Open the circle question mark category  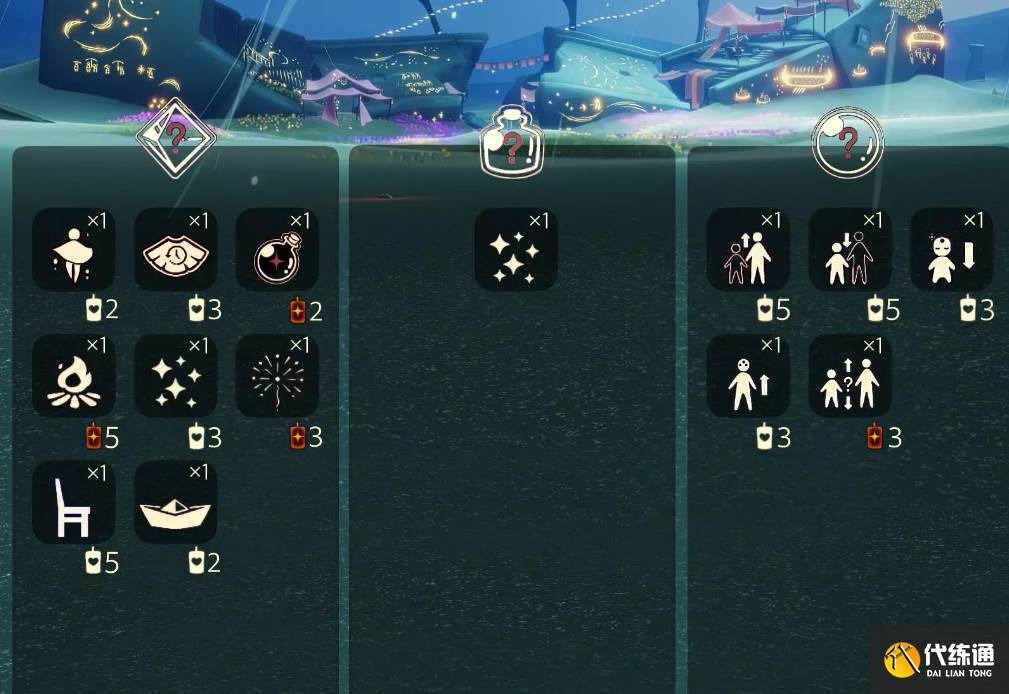(x=848, y=144)
